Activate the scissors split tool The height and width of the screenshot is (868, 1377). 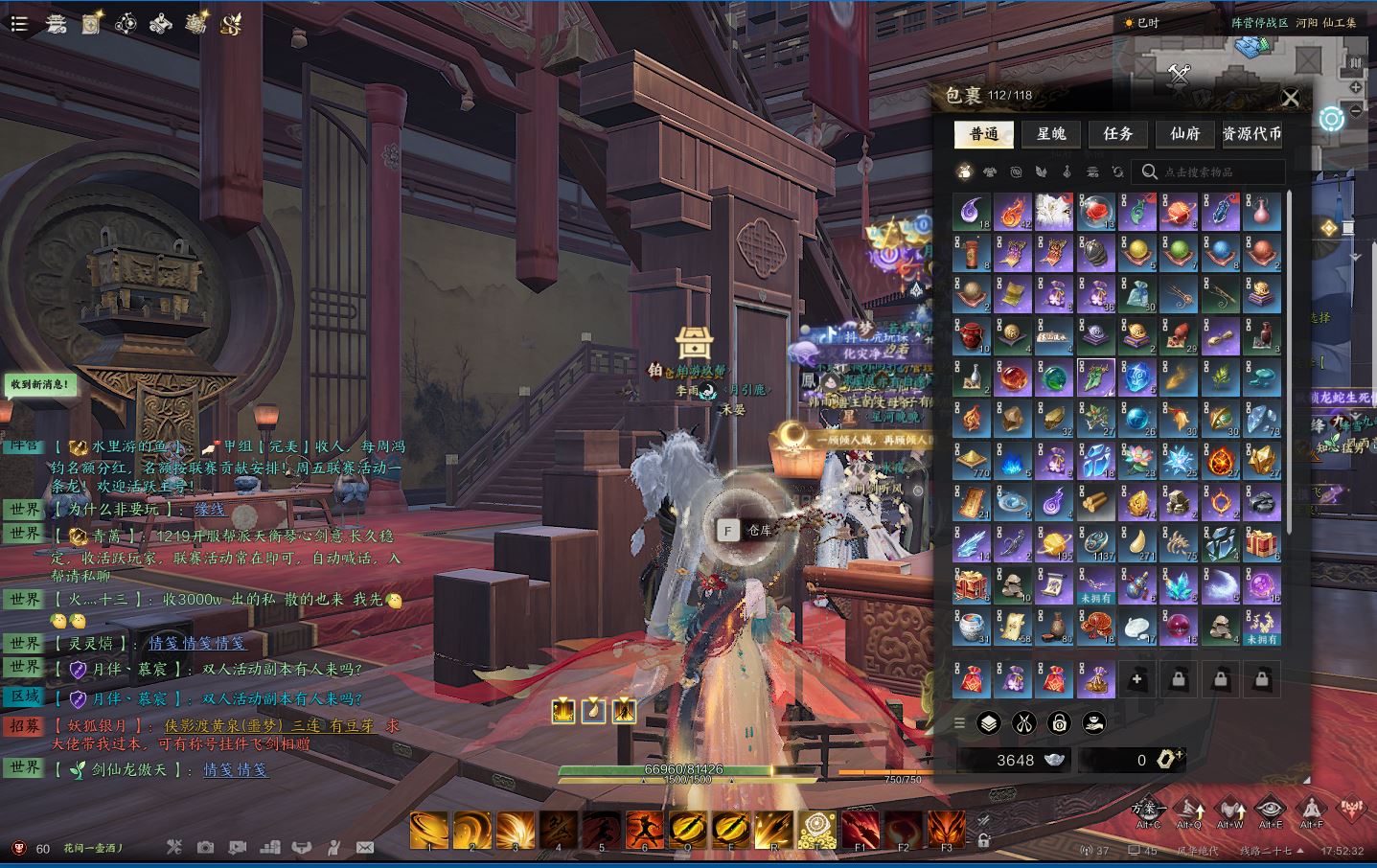[1023, 723]
